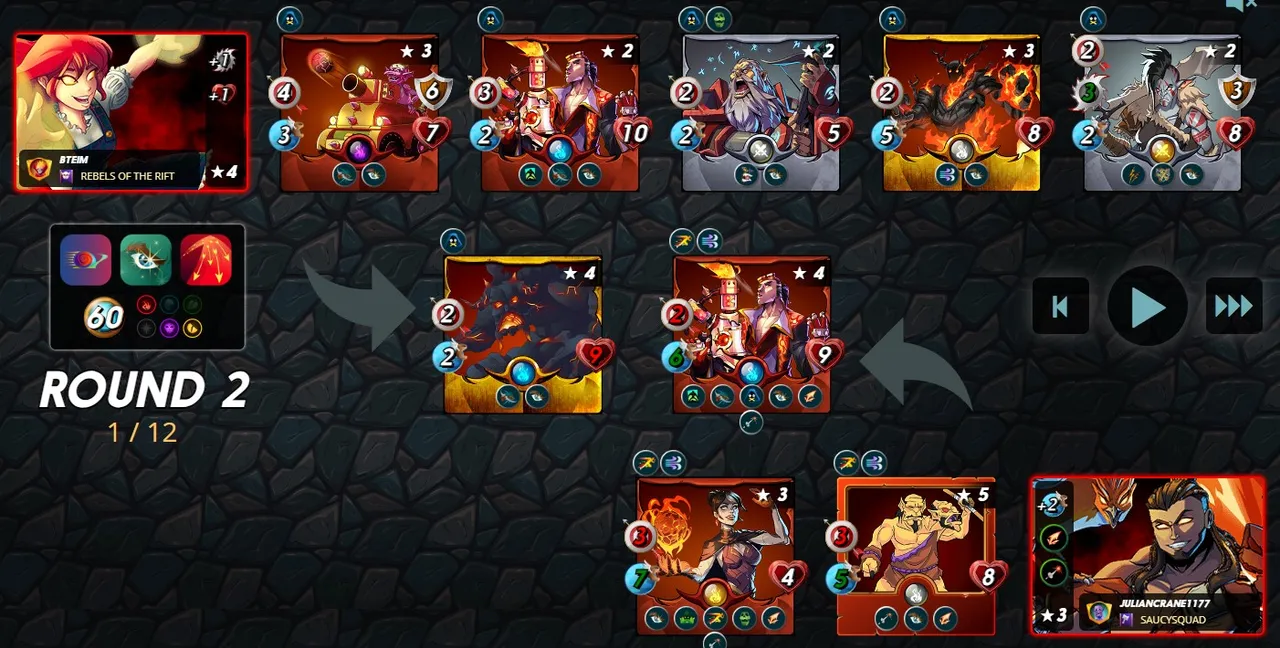This screenshot has height=648, width=1280.
Task: Choose the tower mage card with 10 health
Action: tap(561, 112)
